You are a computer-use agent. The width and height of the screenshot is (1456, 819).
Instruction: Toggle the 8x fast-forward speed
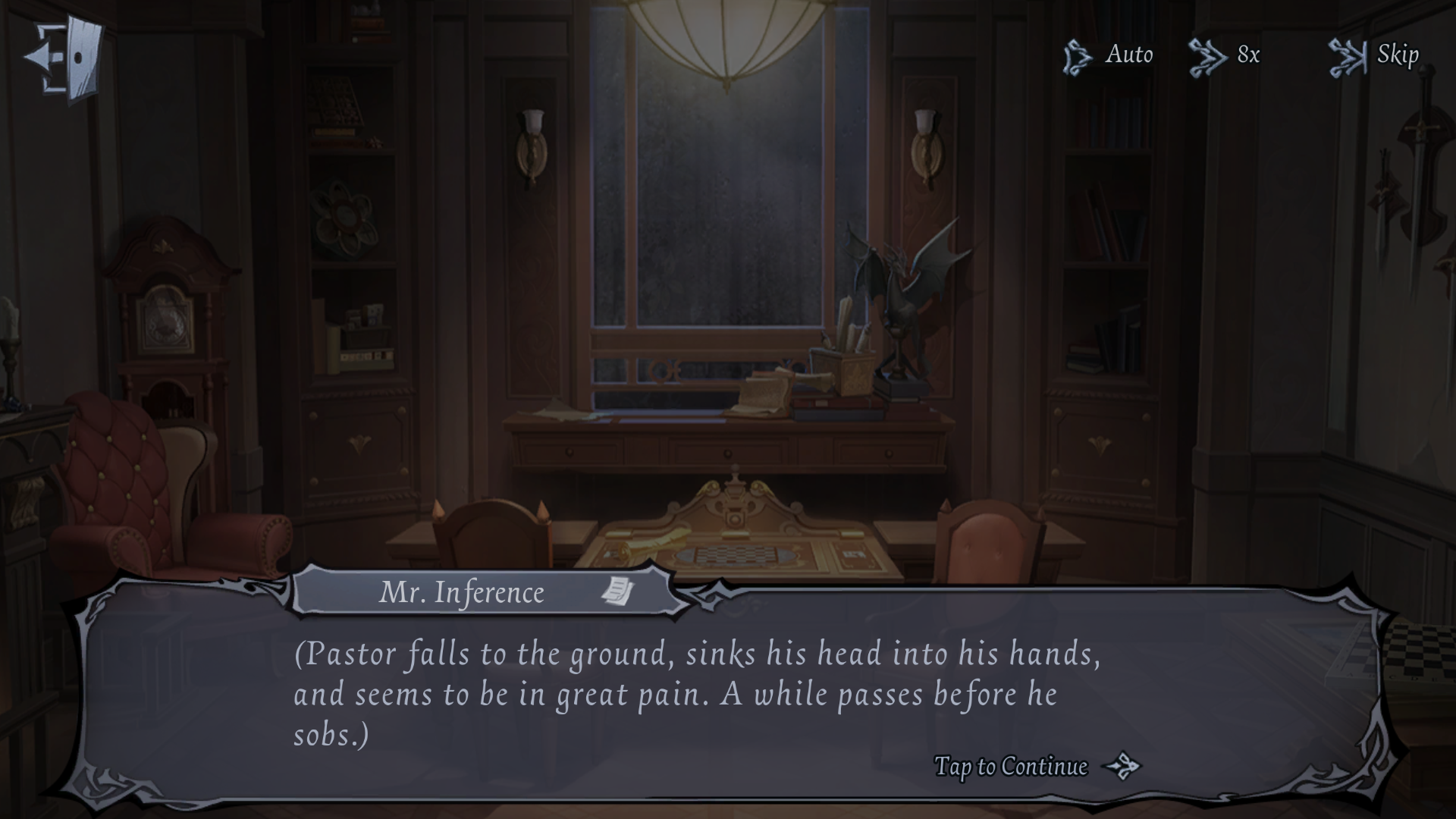tap(1225, 55)
